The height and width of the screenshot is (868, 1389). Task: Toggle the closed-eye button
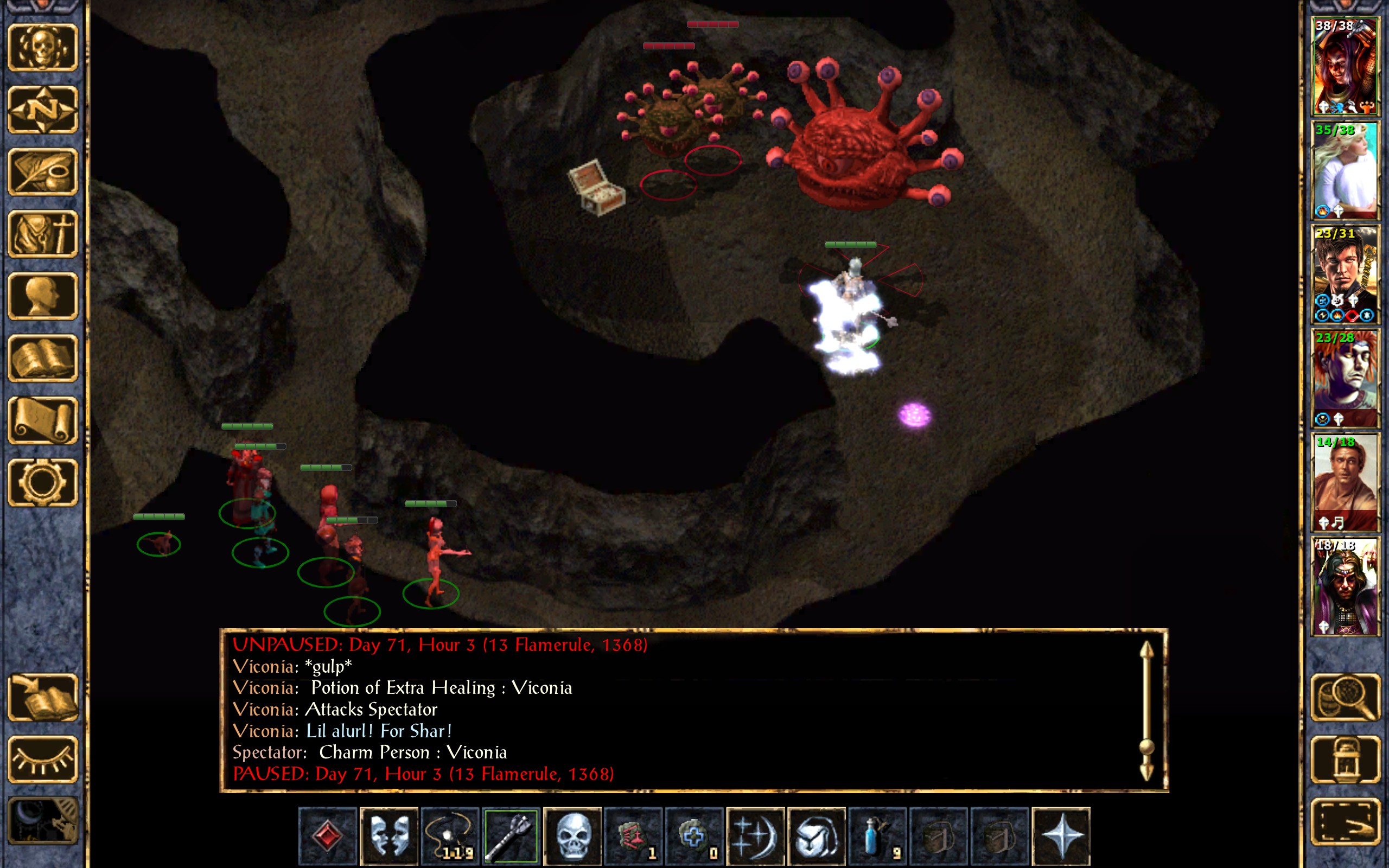click(42, 759)
